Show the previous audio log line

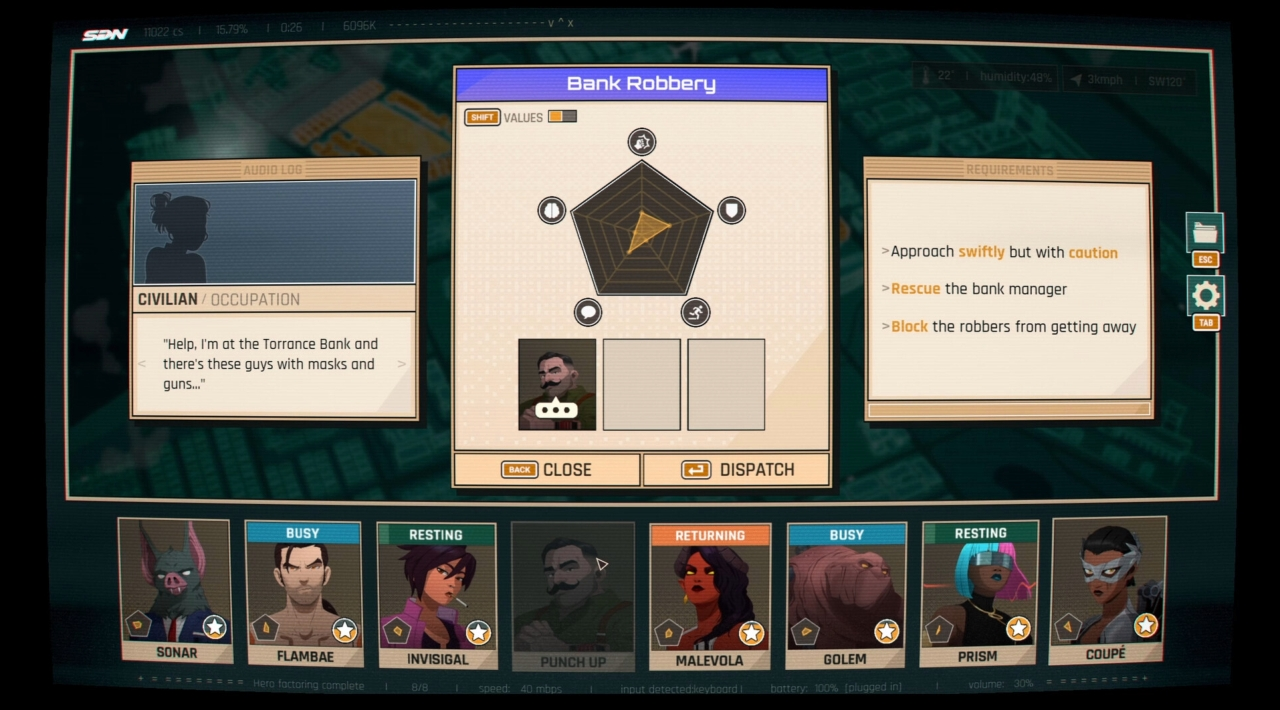click(x=142, y=364)
